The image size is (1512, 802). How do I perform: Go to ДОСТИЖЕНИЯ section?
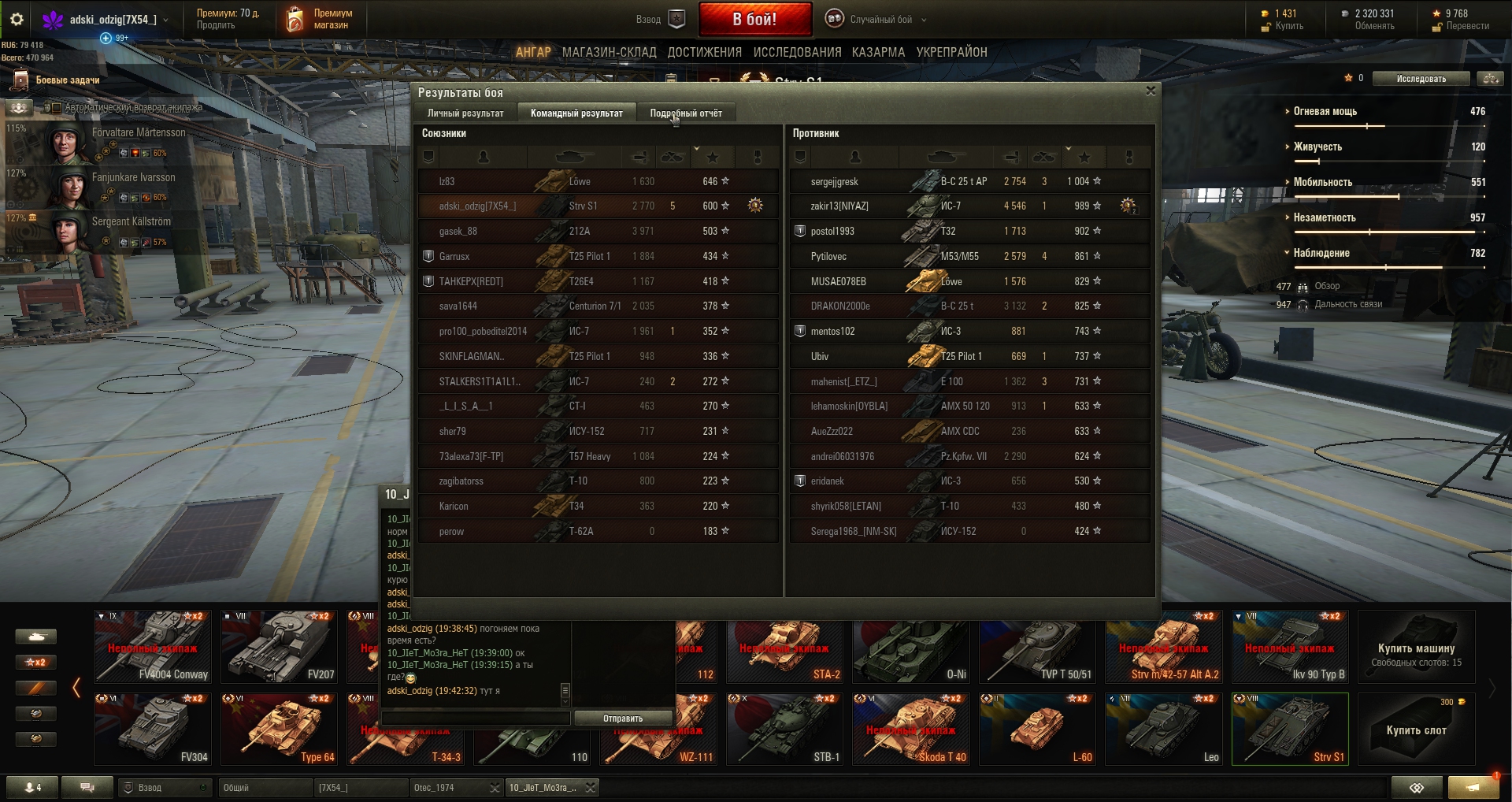coord(705,52)
